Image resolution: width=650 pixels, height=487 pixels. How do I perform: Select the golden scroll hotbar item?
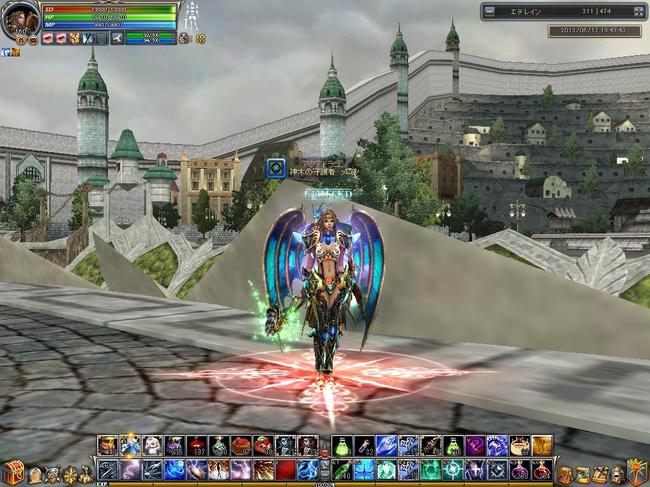541,445
